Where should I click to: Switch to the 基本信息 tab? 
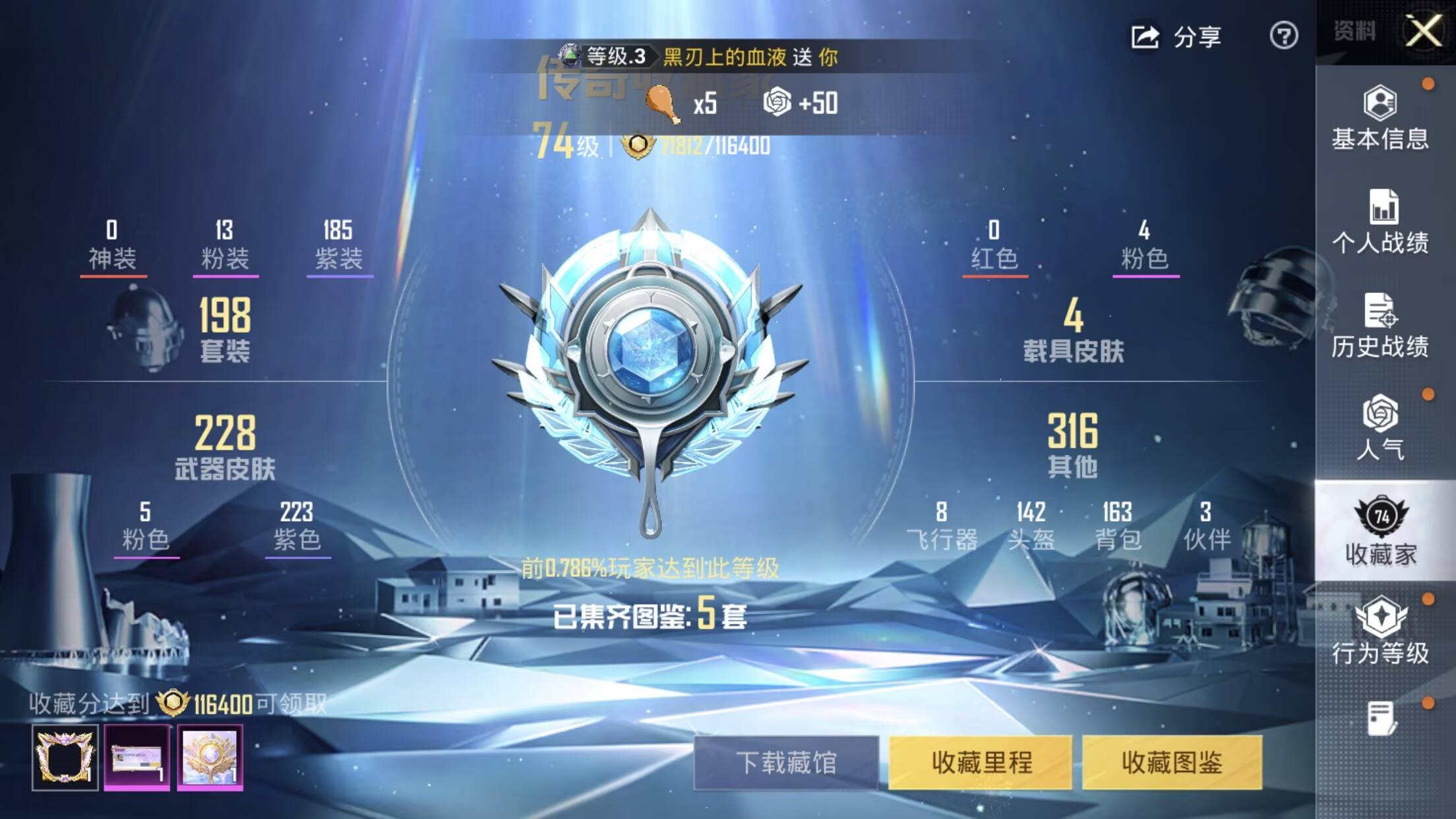(1380, 119)
